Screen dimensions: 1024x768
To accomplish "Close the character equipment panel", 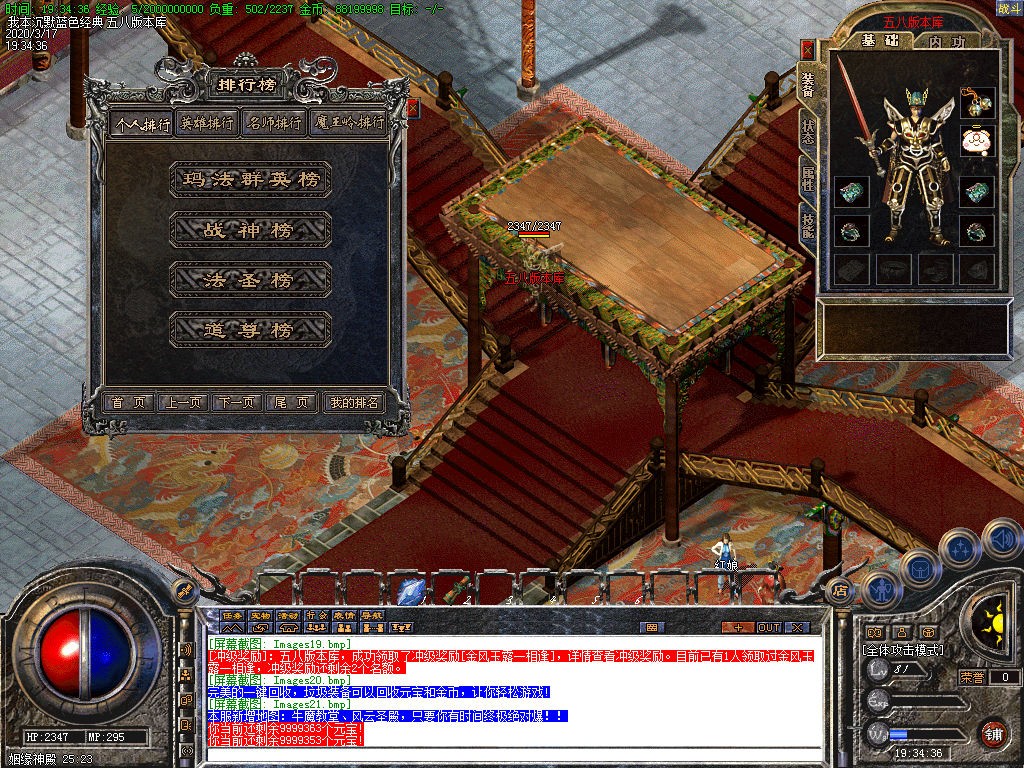I will click(808, 50).
